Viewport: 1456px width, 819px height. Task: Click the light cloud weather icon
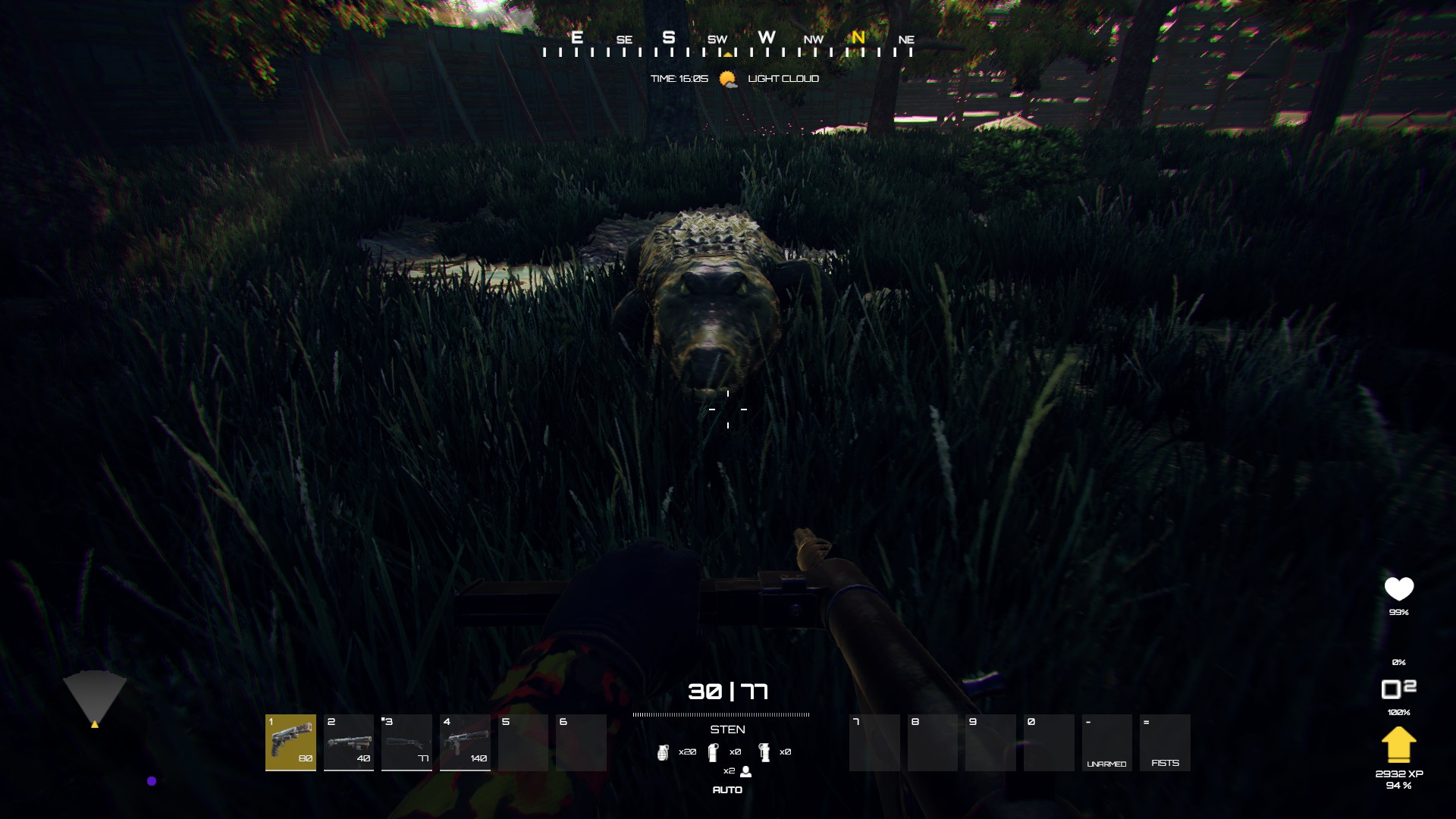727,77
